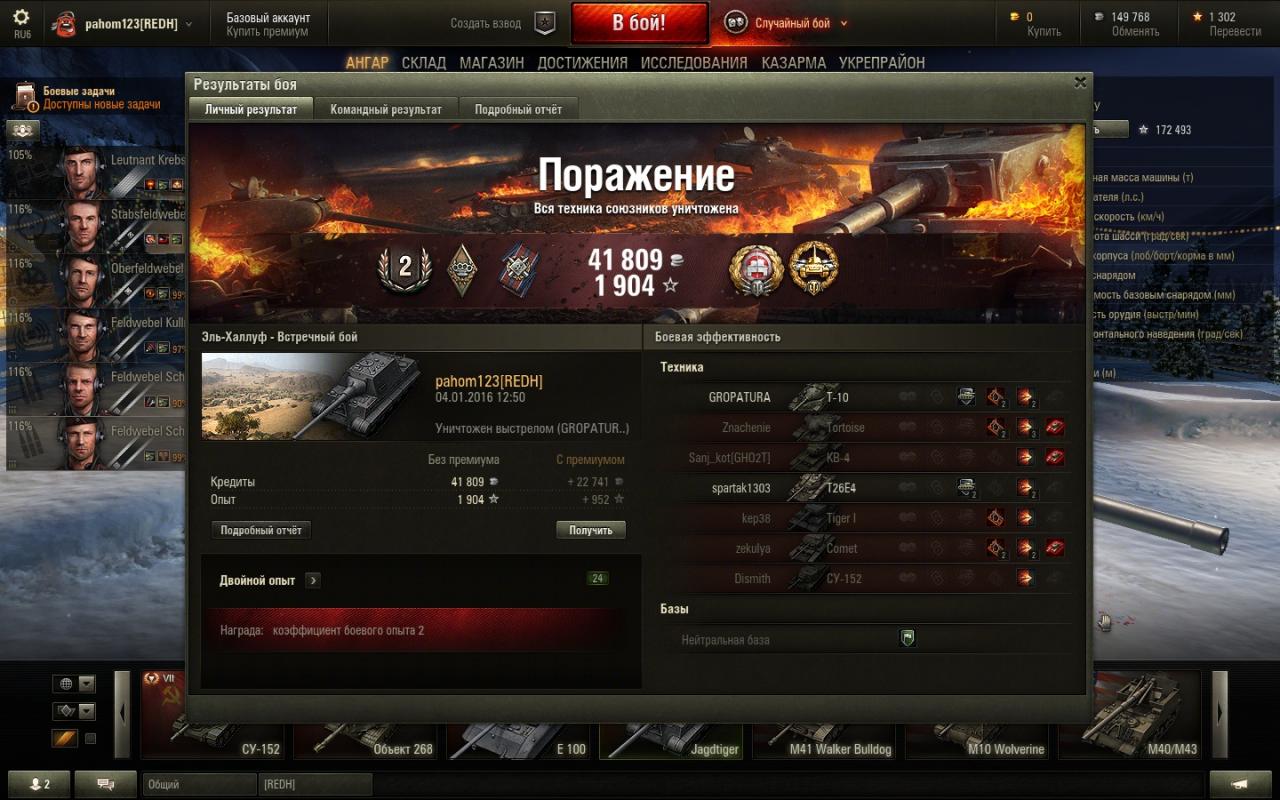Open the КАЗАРМА menu

794,62
